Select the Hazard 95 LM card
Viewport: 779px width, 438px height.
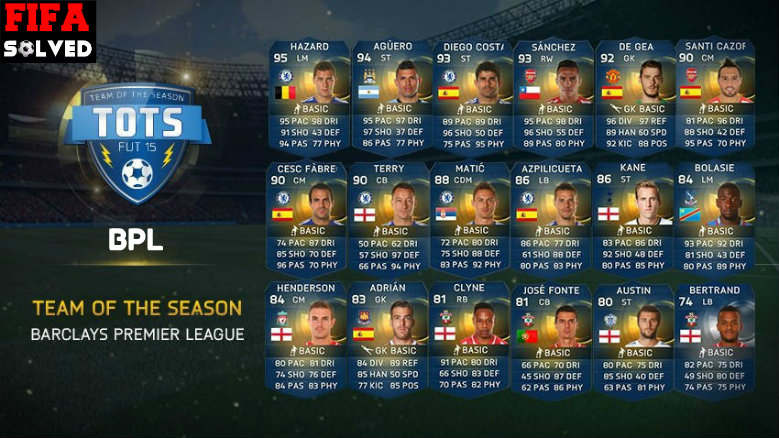308,95
